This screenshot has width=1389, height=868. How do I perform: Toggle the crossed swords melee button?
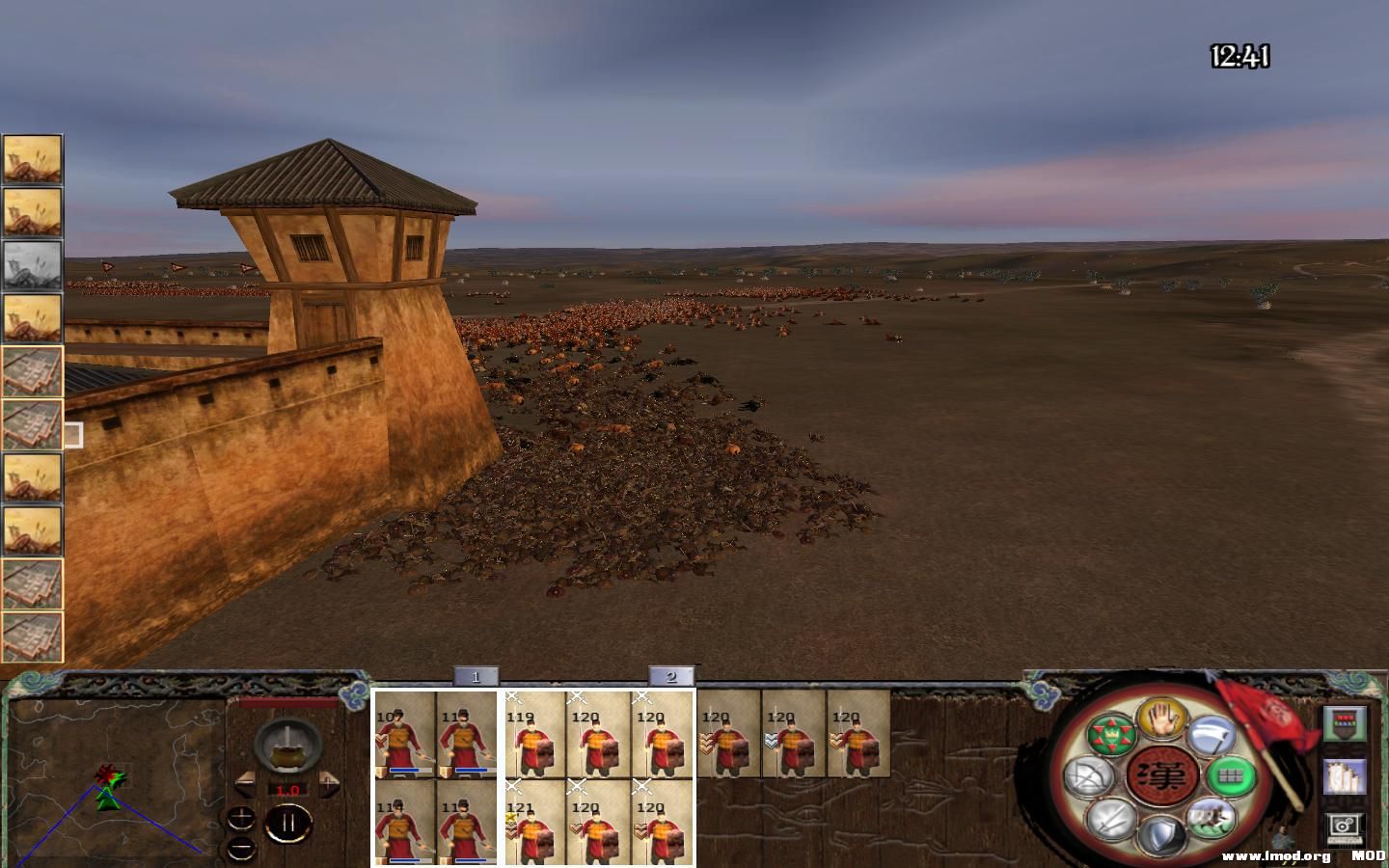coord(1109,820)
